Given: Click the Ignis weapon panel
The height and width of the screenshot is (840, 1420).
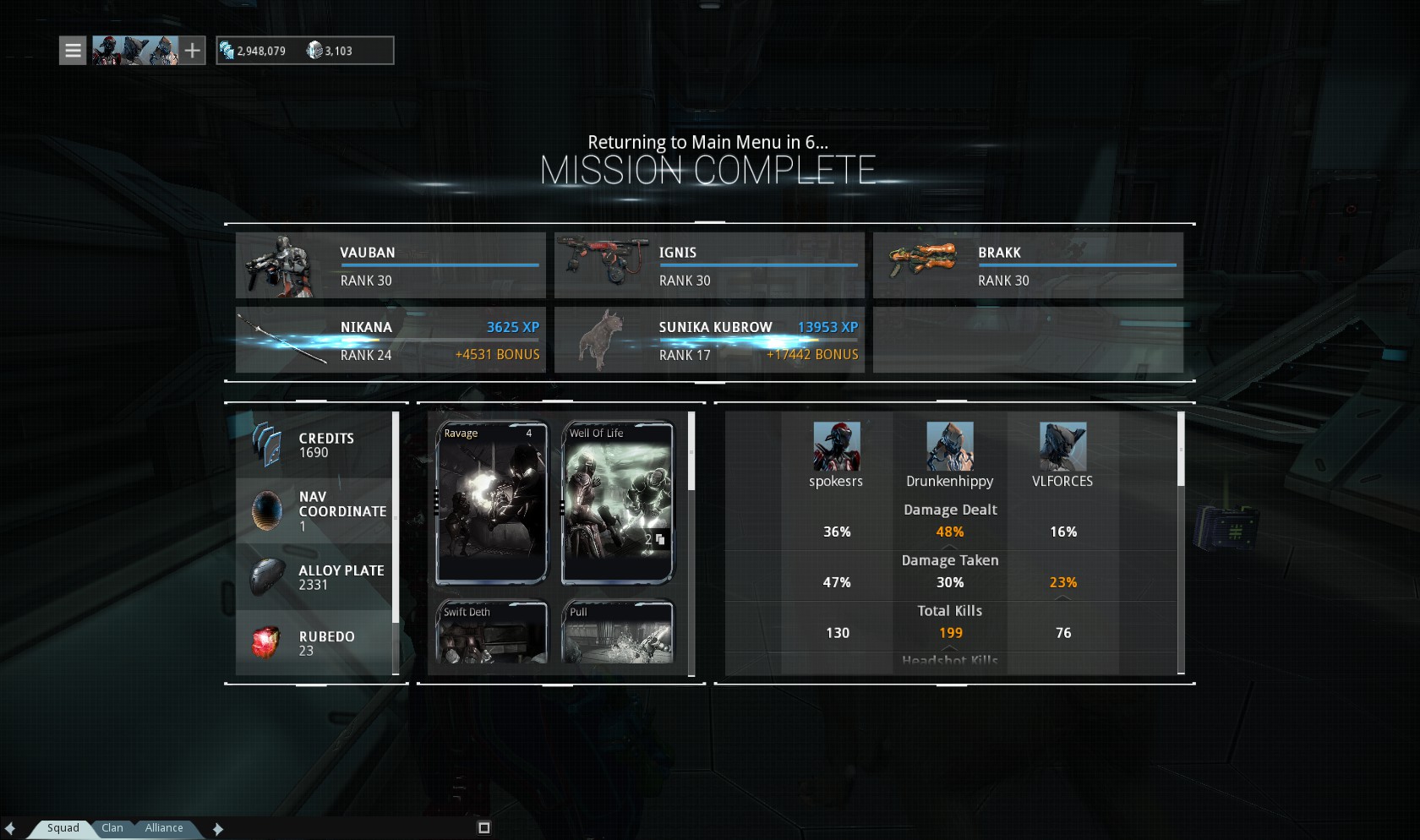Looking at the screenshot, I should coord(709,265).
